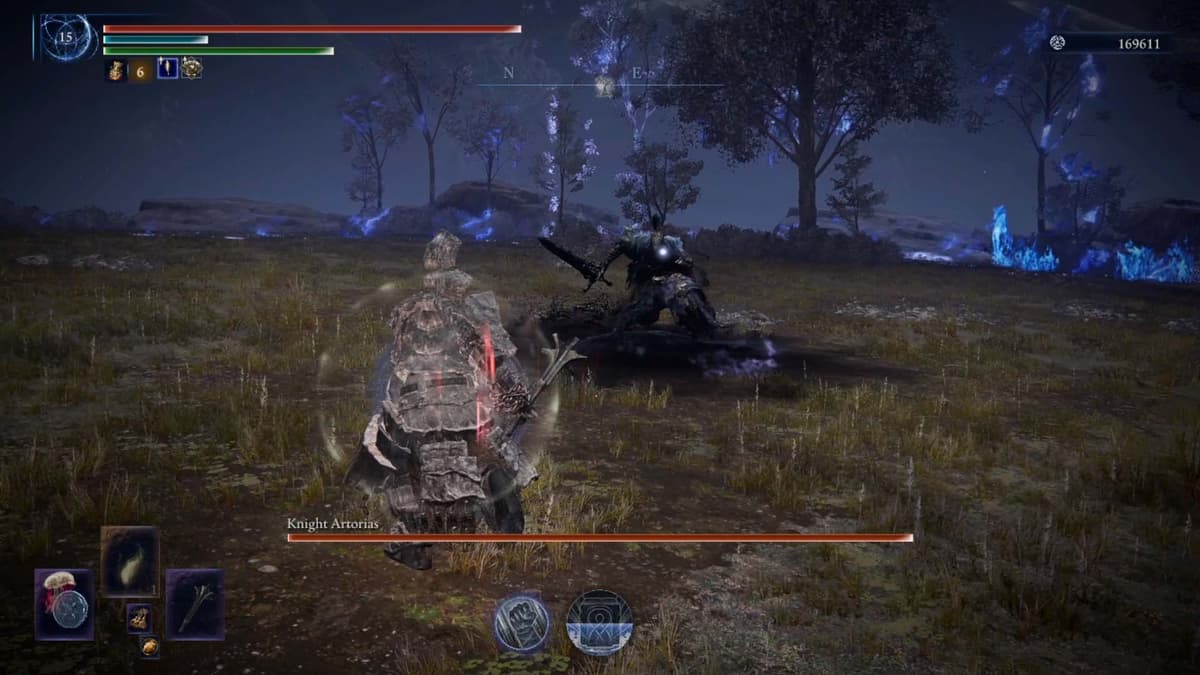1200x675 pixels.
Task: Select the round shield equipment slot
Action: click(65, 606)
